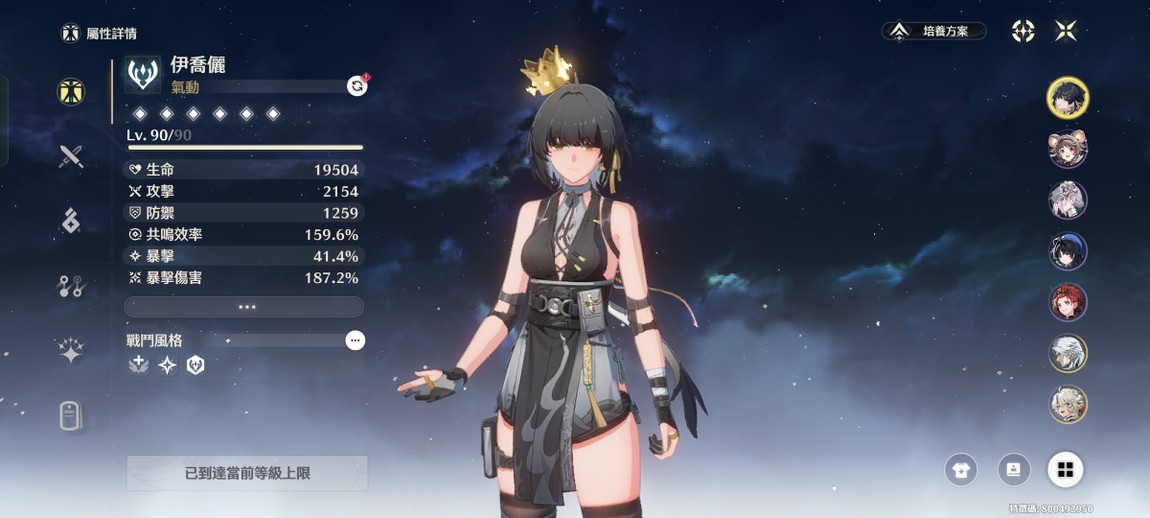This screenshot has height=518, width=1150.
Task: Click the circular-arrows swap icon with red dot
Action: coord(357,86)
